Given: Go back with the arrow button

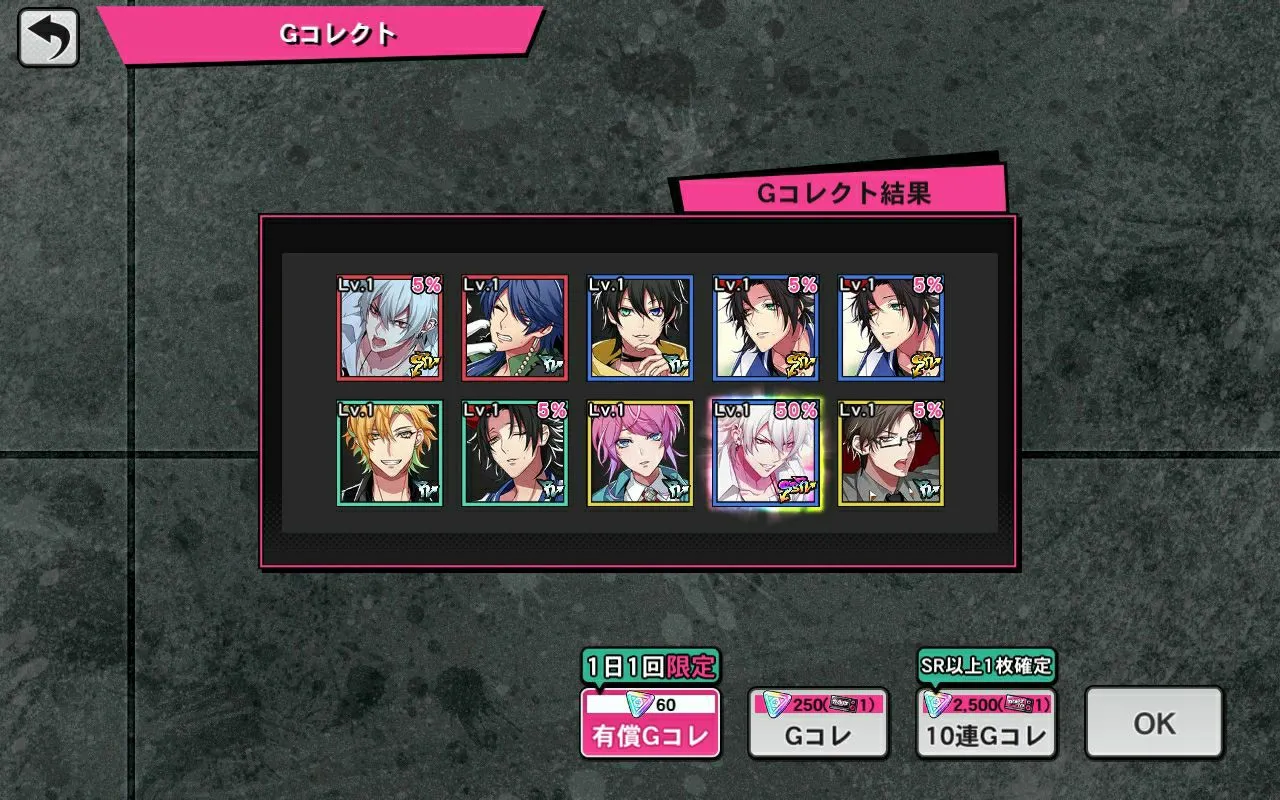Looking at the screenshot, I should [48, 37].
